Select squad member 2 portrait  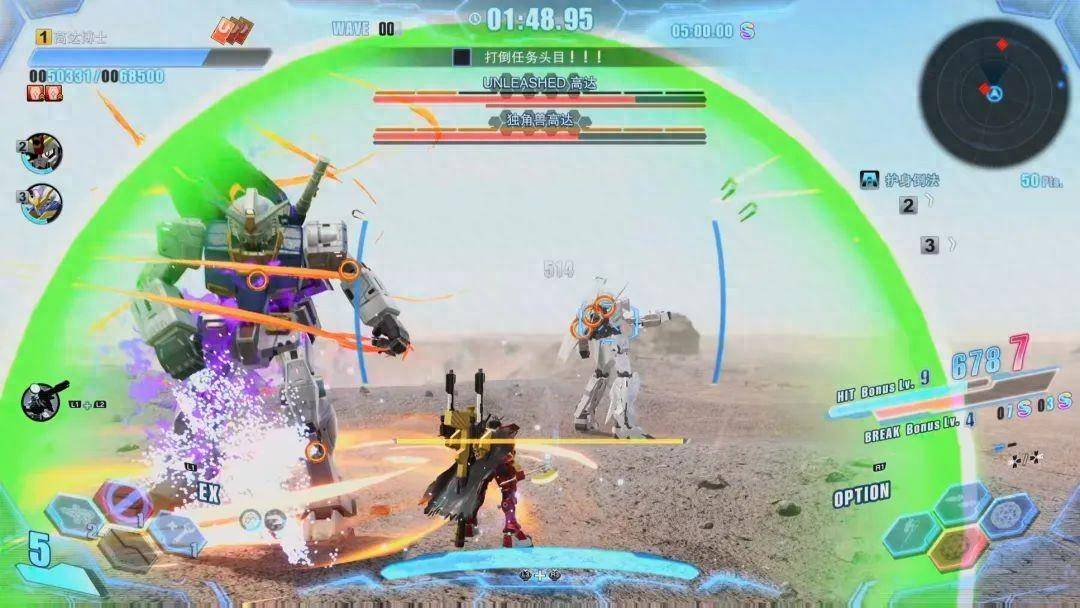pos(43,153)
